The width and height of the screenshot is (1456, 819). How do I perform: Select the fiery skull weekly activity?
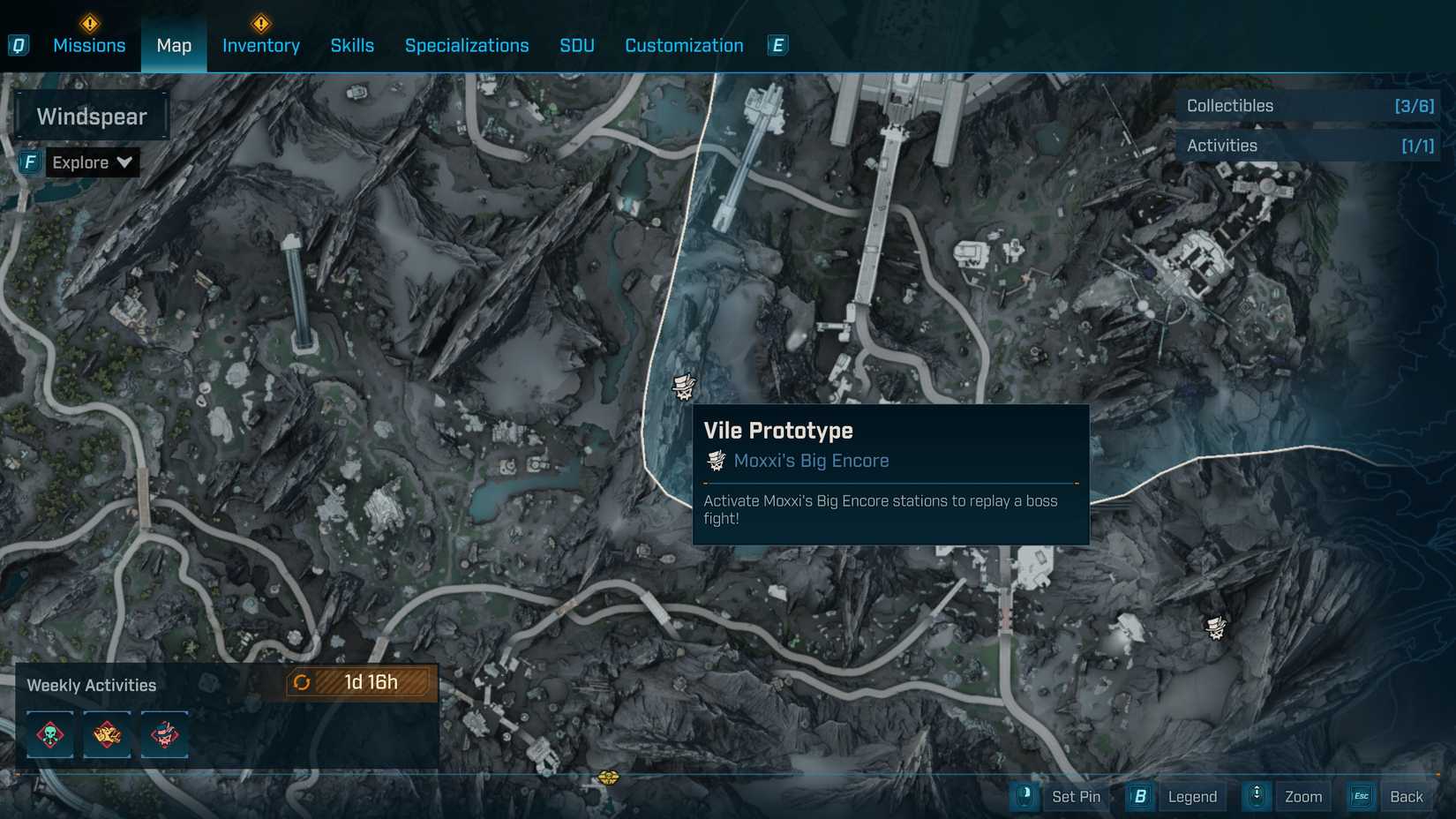click(x=107, y=734)
